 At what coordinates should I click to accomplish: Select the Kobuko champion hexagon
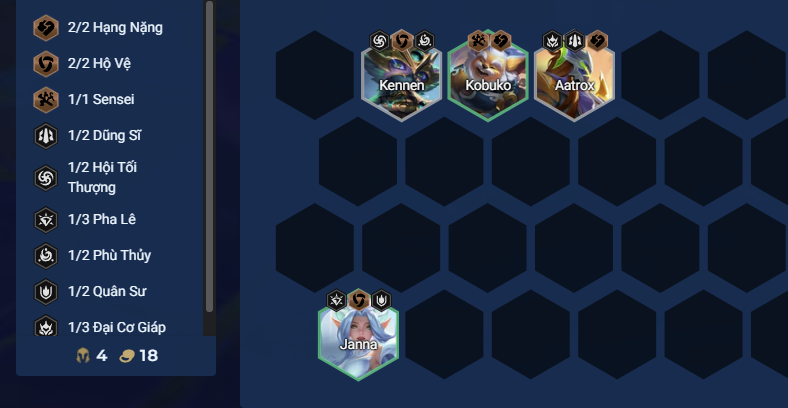click(x=488, y=78)
